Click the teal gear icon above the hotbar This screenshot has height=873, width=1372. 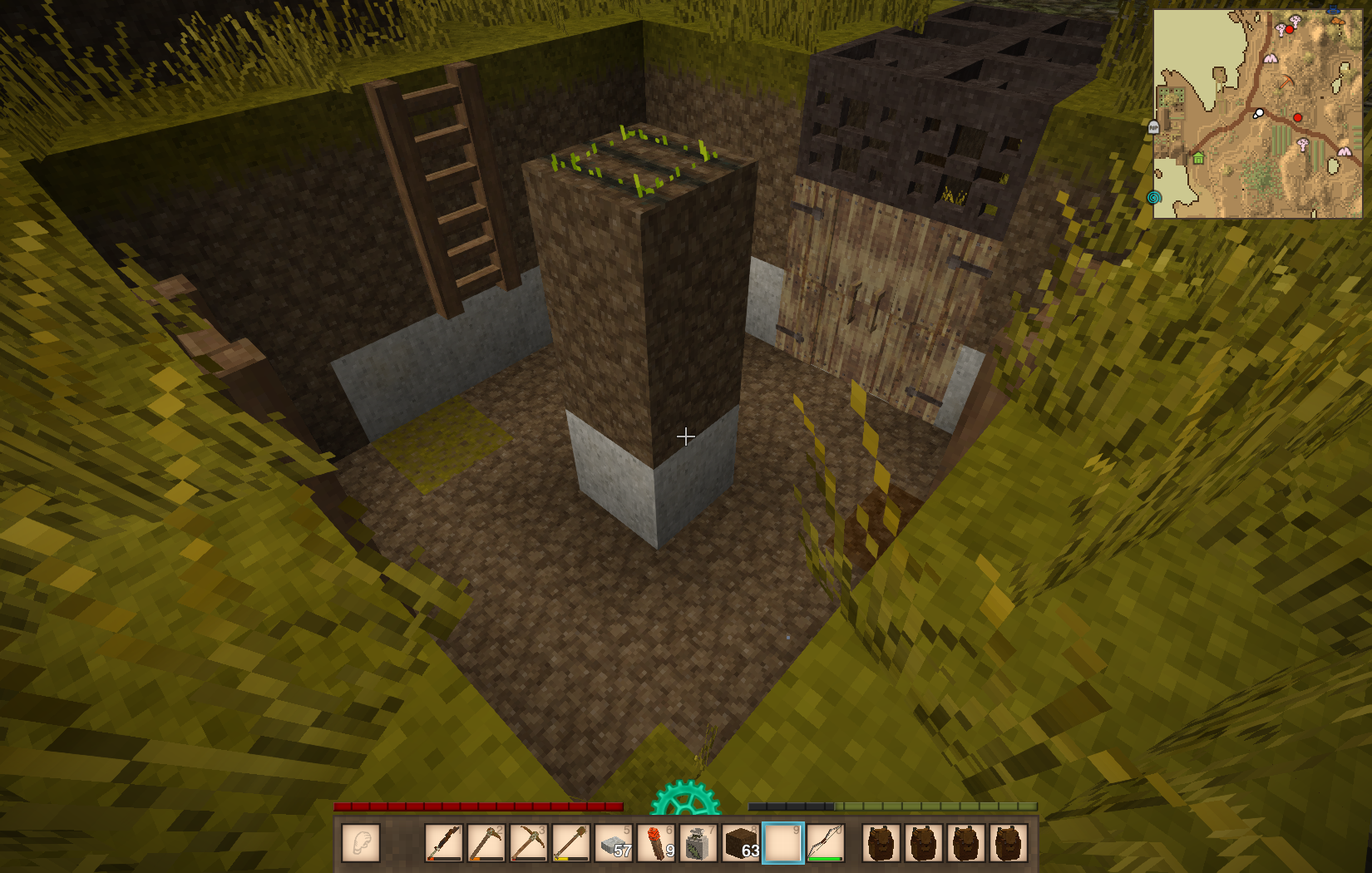(685, 801)
